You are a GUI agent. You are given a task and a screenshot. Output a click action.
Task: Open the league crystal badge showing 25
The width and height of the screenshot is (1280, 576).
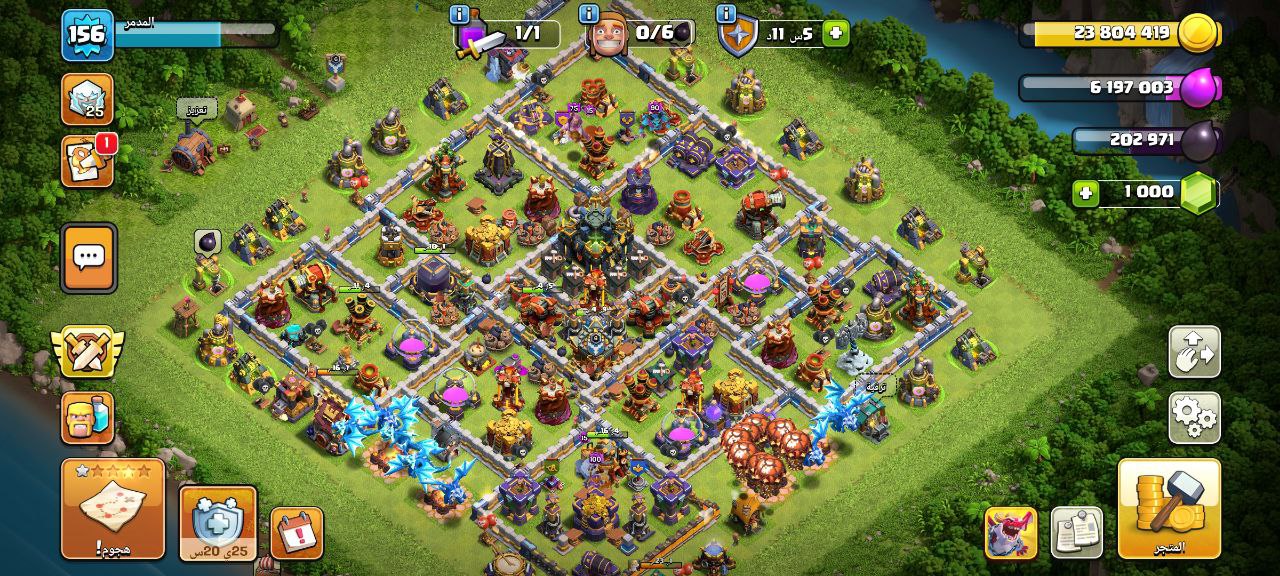pos(87,99)
